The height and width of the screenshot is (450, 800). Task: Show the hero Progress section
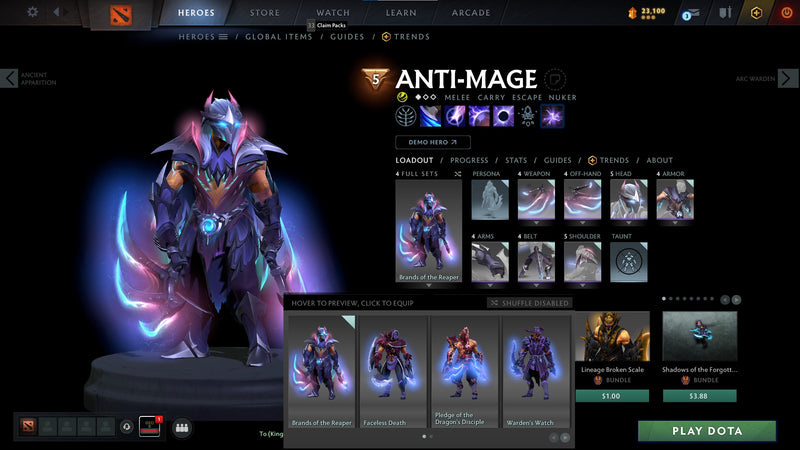click(469, 160)
